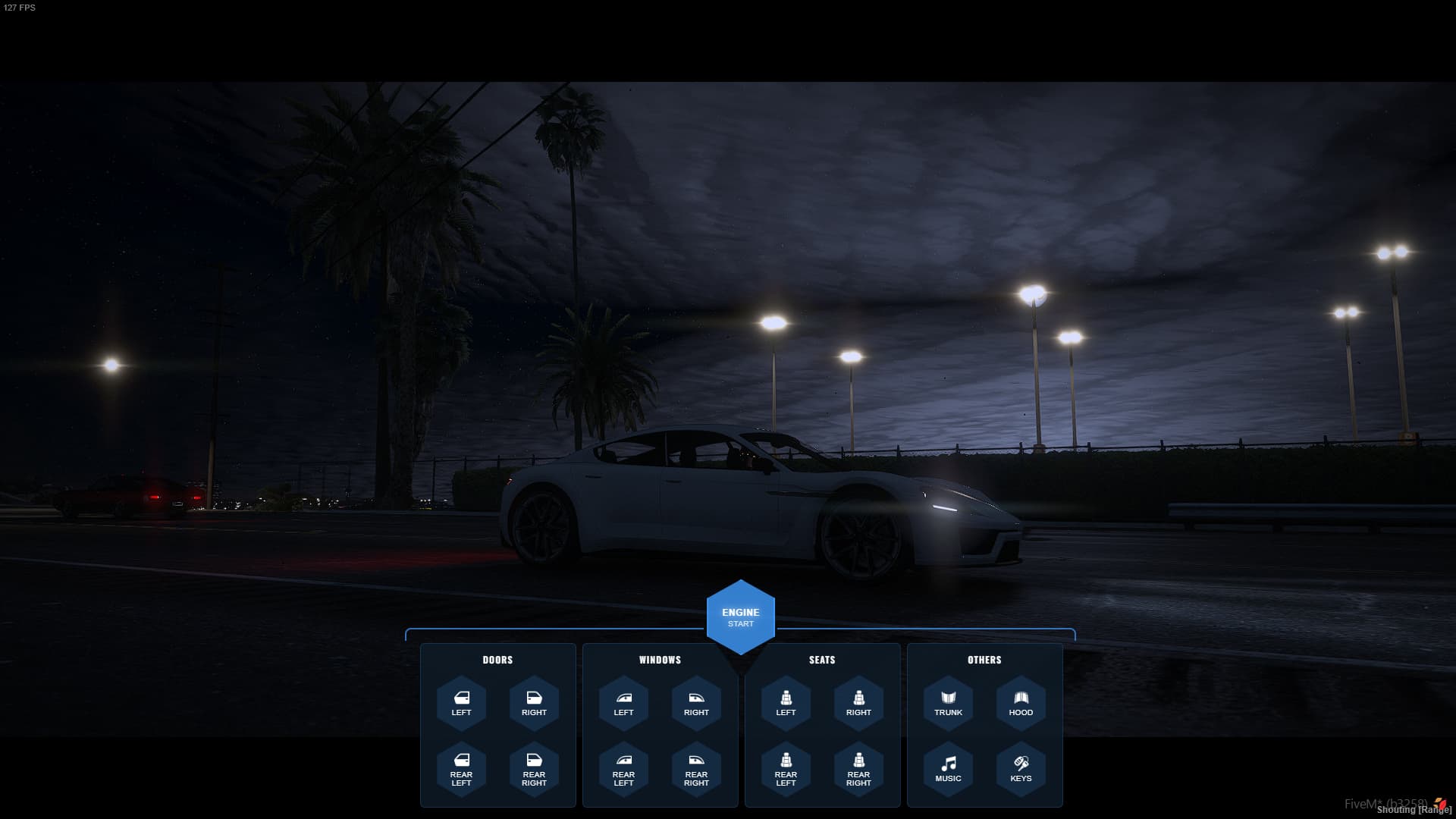
Task: Open the trunk
Action: coord(948,703)
